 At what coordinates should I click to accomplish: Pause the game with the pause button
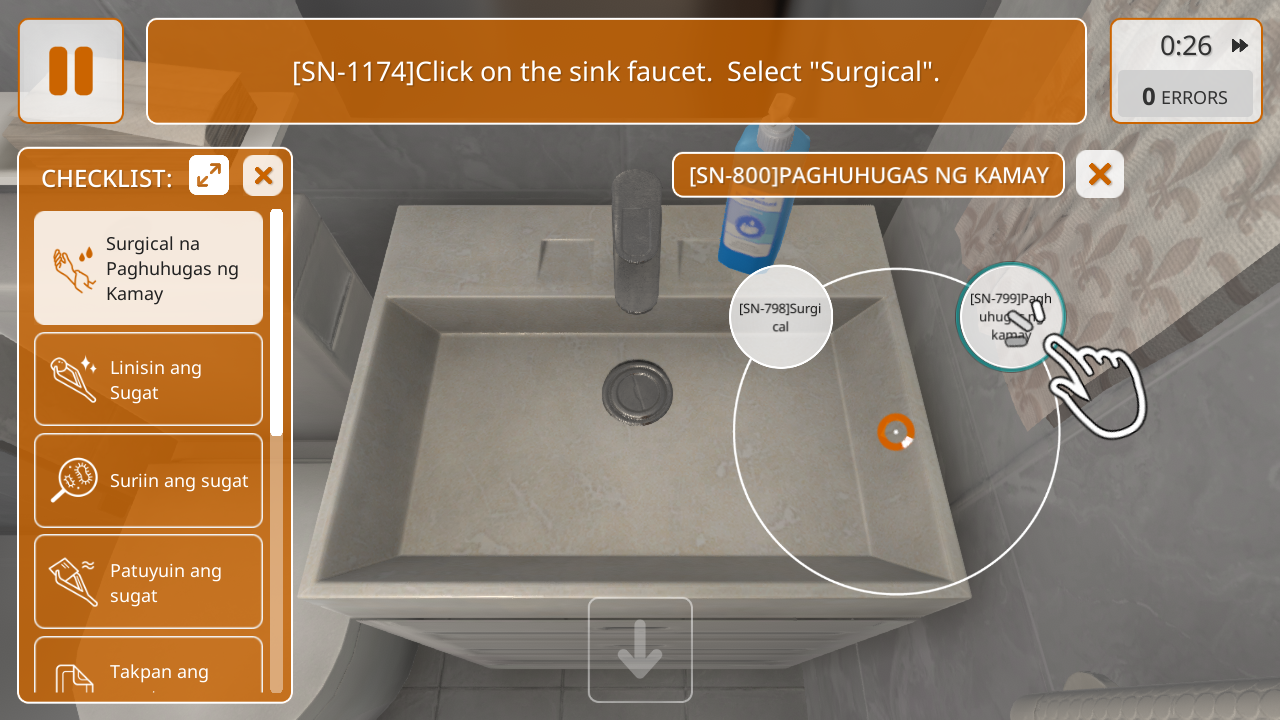coord(71,71)
